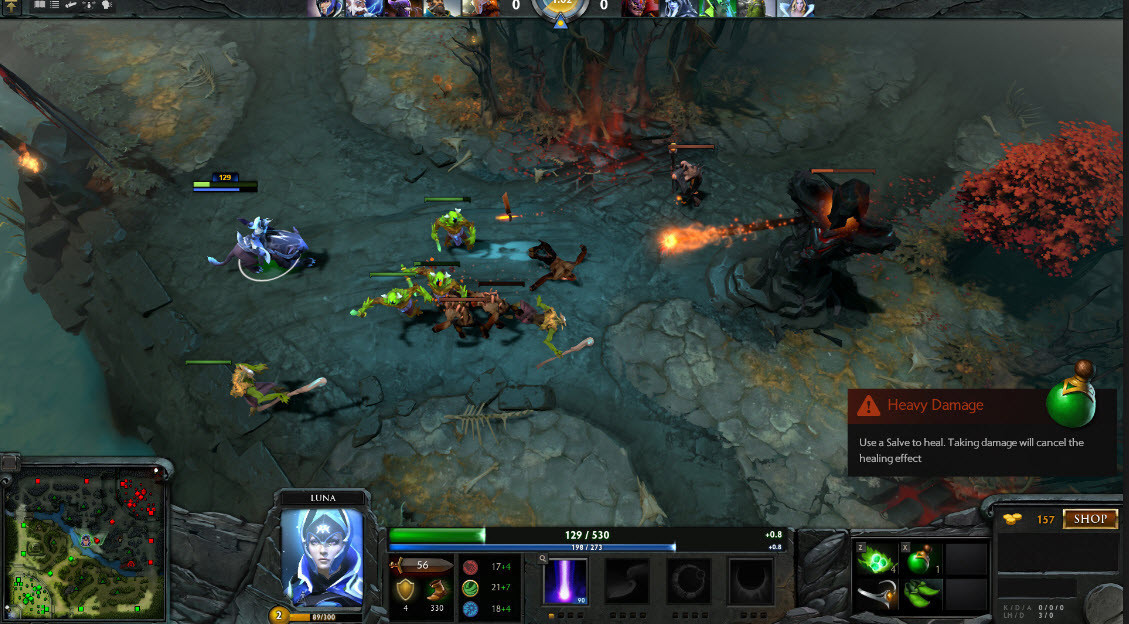
Task: Open the Shop panel
Action: (x=1090, y=519)
